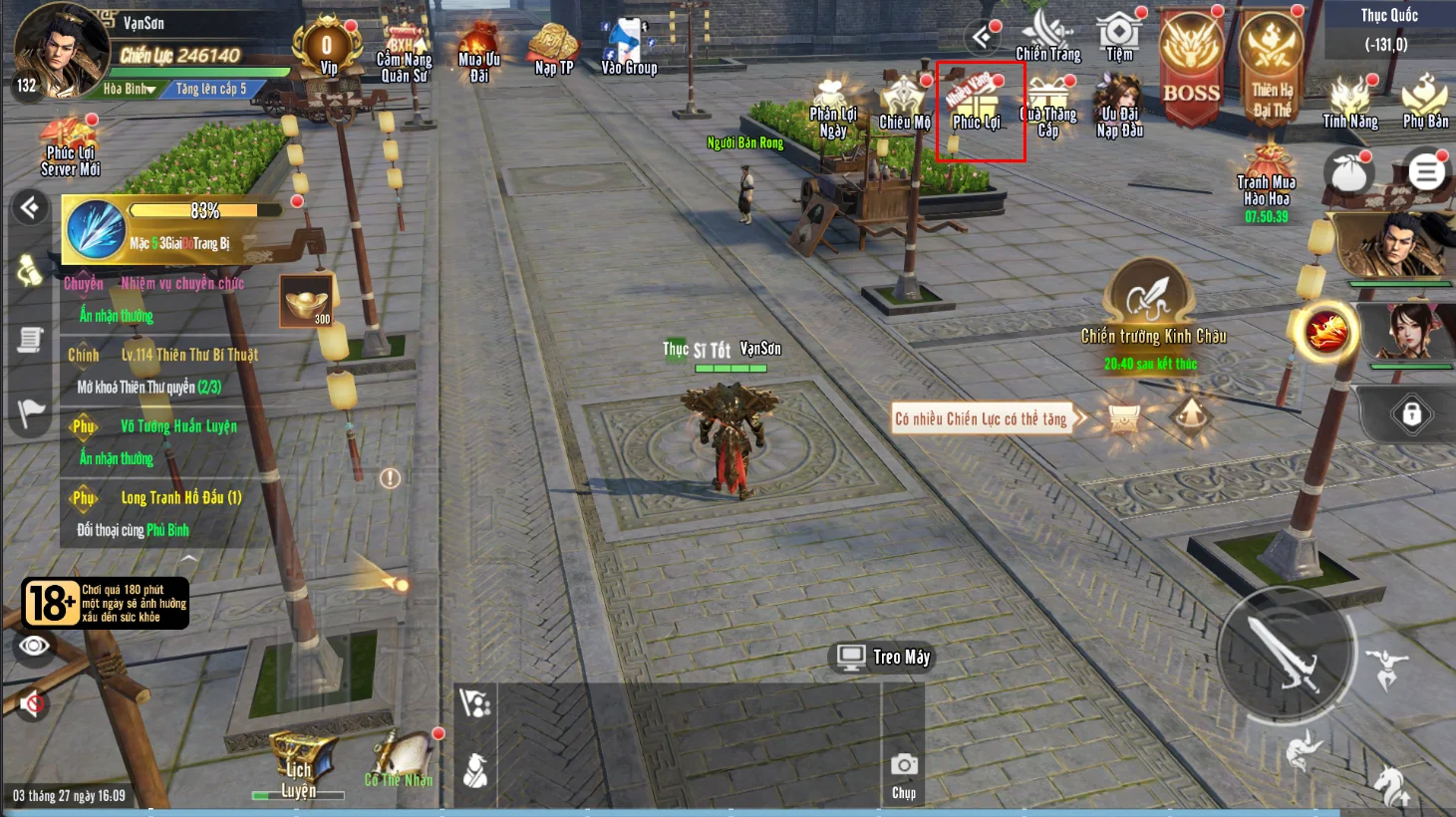Image resolution: width=1456 pixels, height=817 pixels.
Task: Toggle Treo Máy auto-battle
Action: (883, 657)
